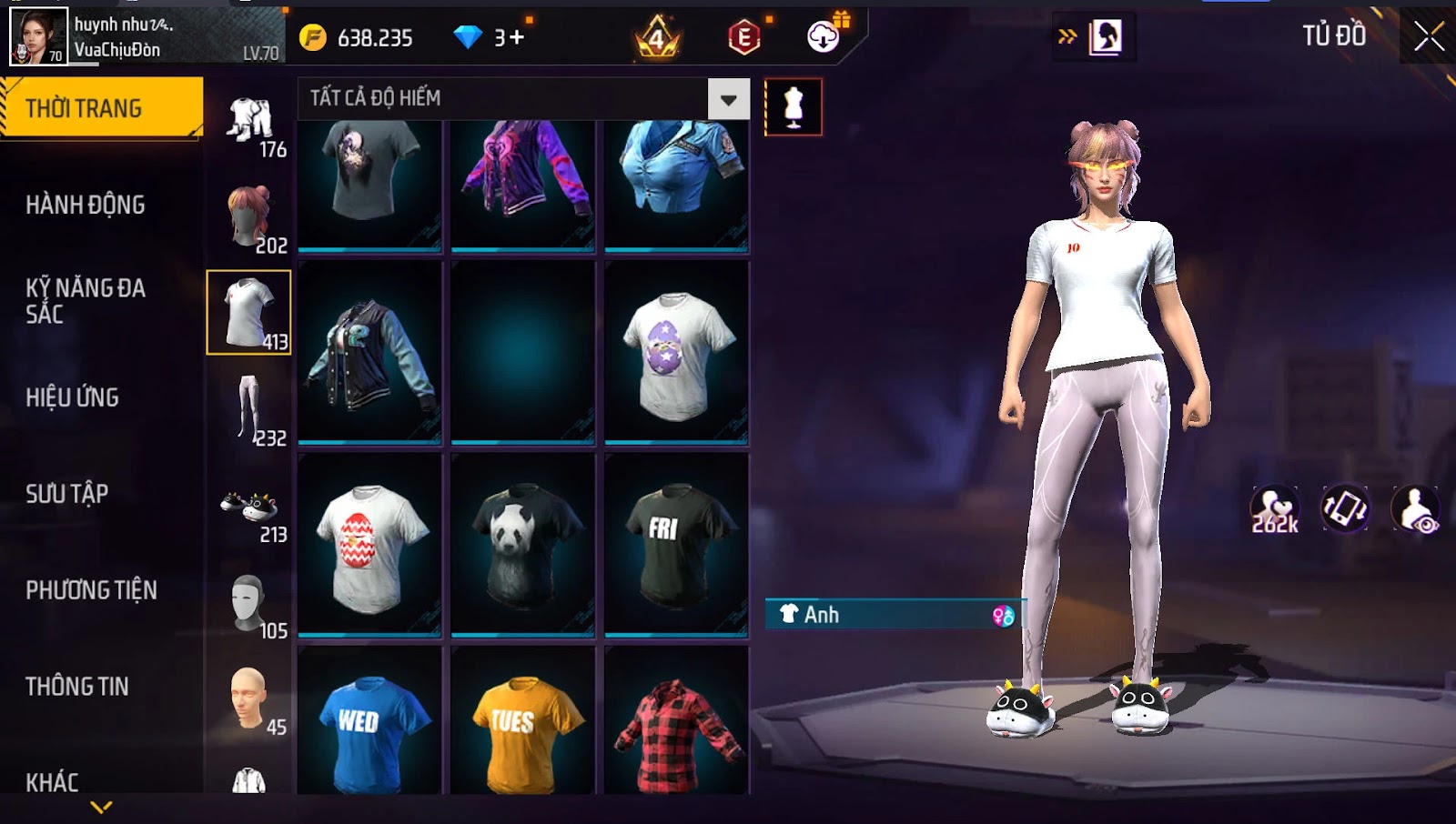Choose the black FRI t-shirt

(675, 544)
